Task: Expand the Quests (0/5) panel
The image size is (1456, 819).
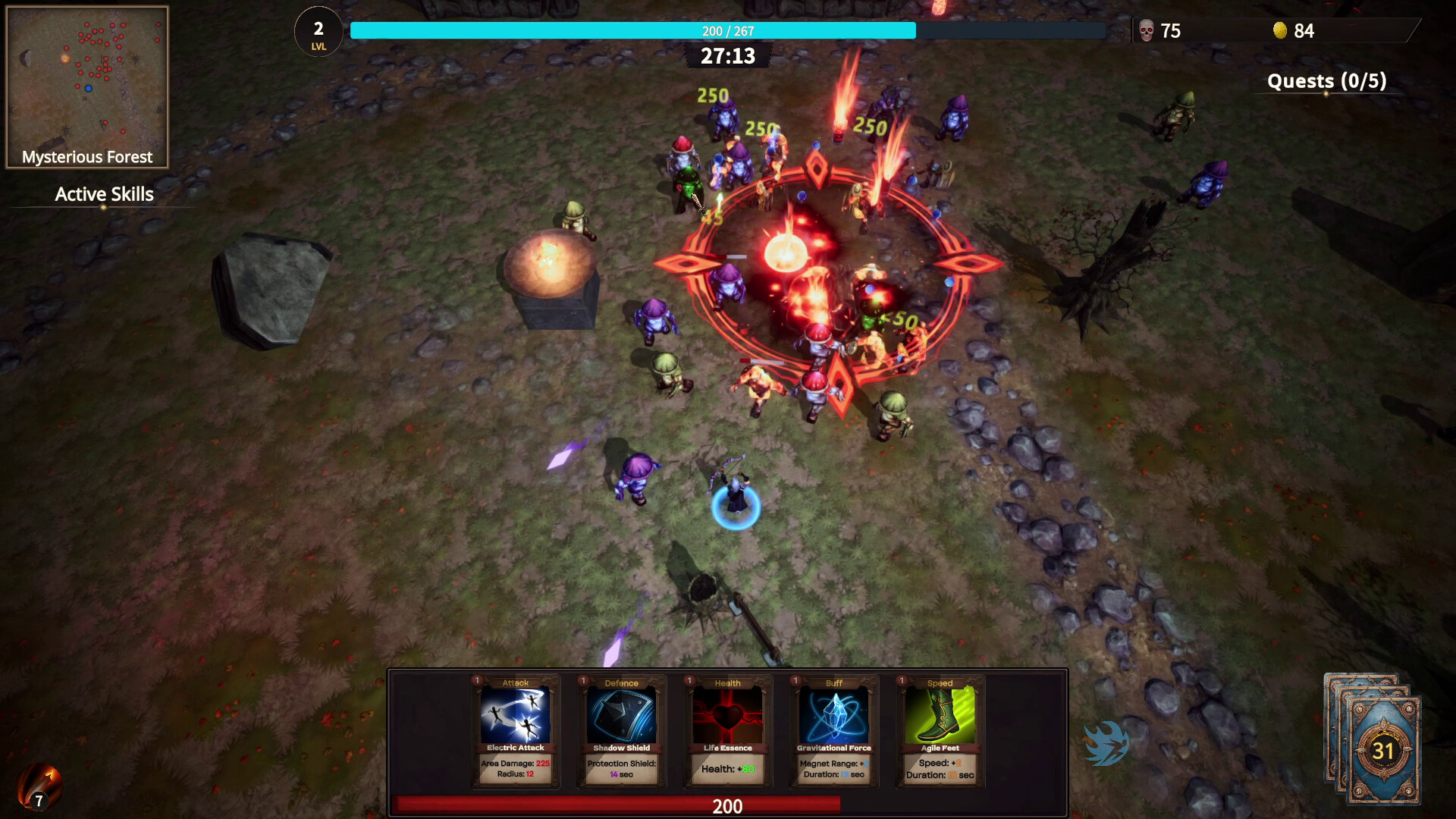Action: pos(1327,81)
